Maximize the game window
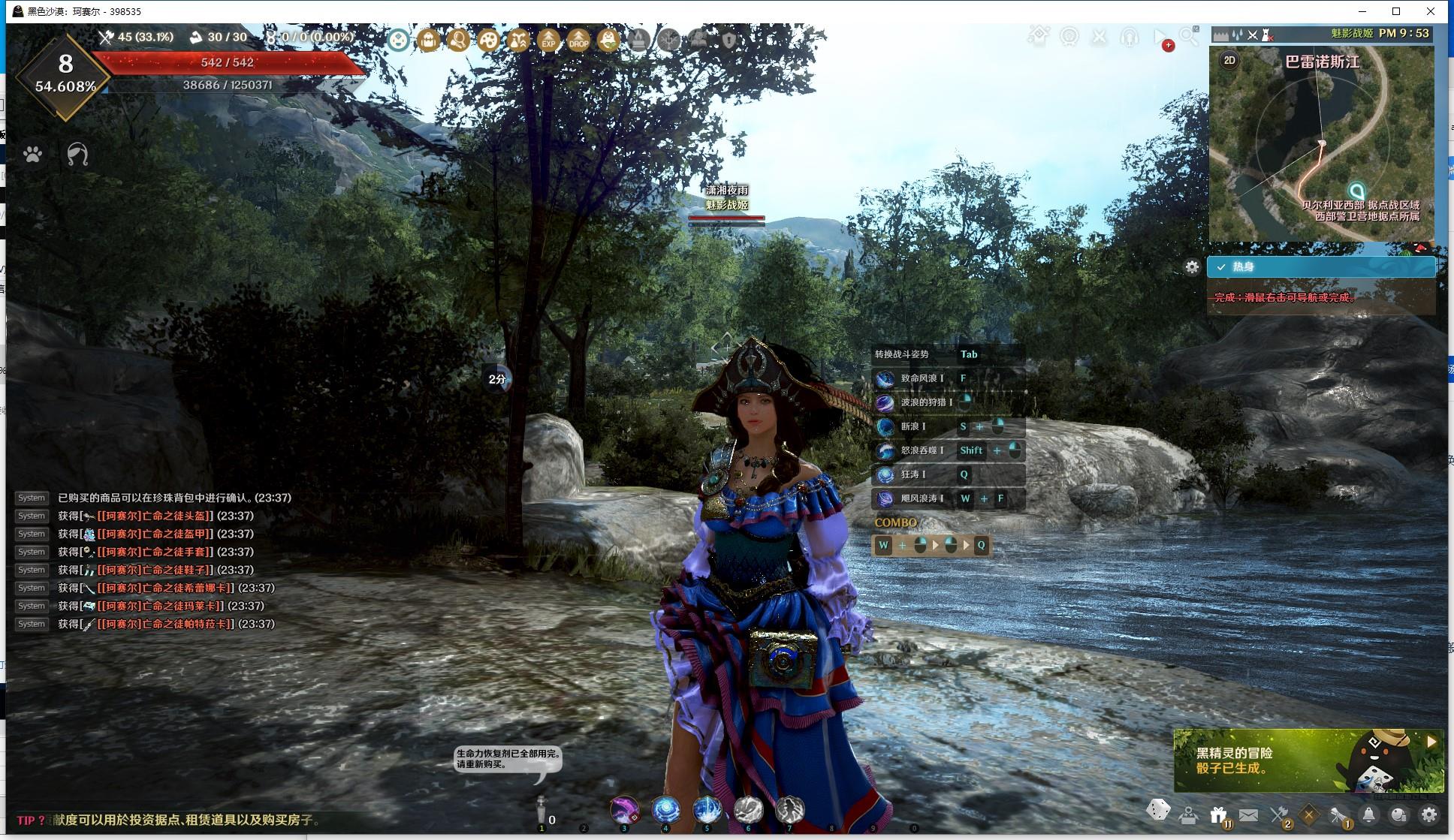Image resolution: width=1454 pixels, height=840 pixels. point(1396,11)
